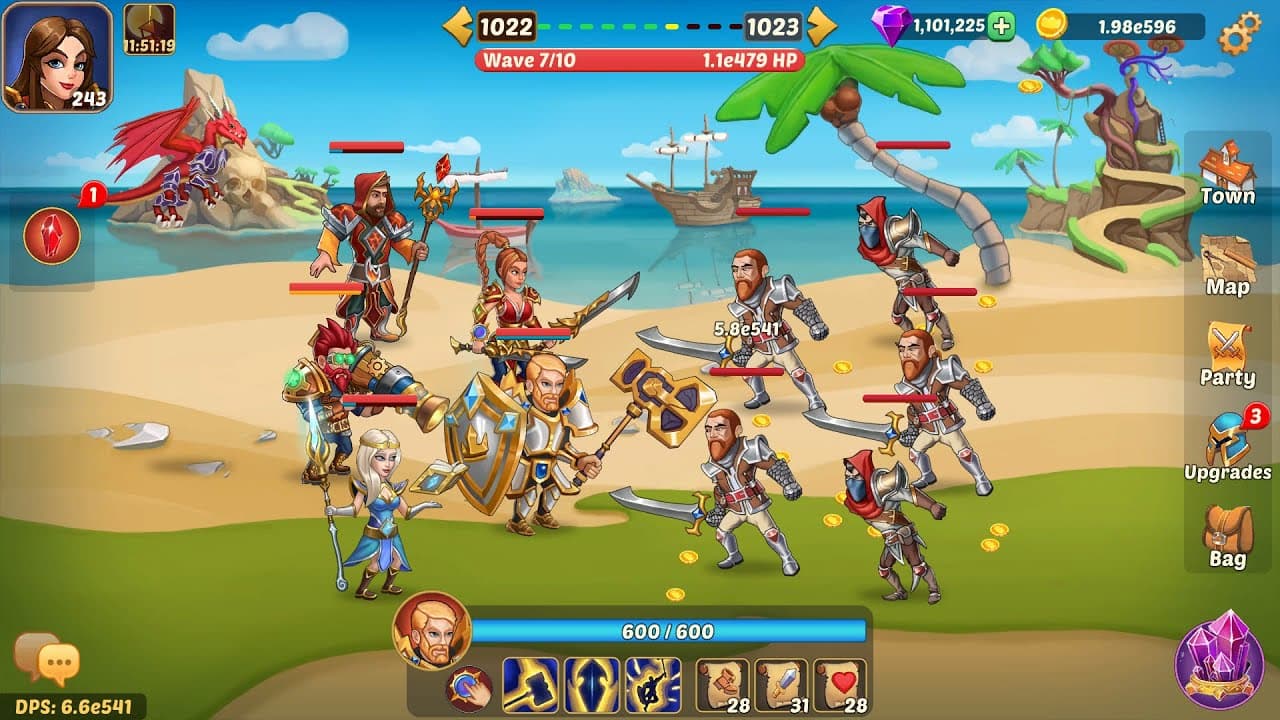Click the wave progress bar
Screen dimensions: 1280x720
click(639, 61)
